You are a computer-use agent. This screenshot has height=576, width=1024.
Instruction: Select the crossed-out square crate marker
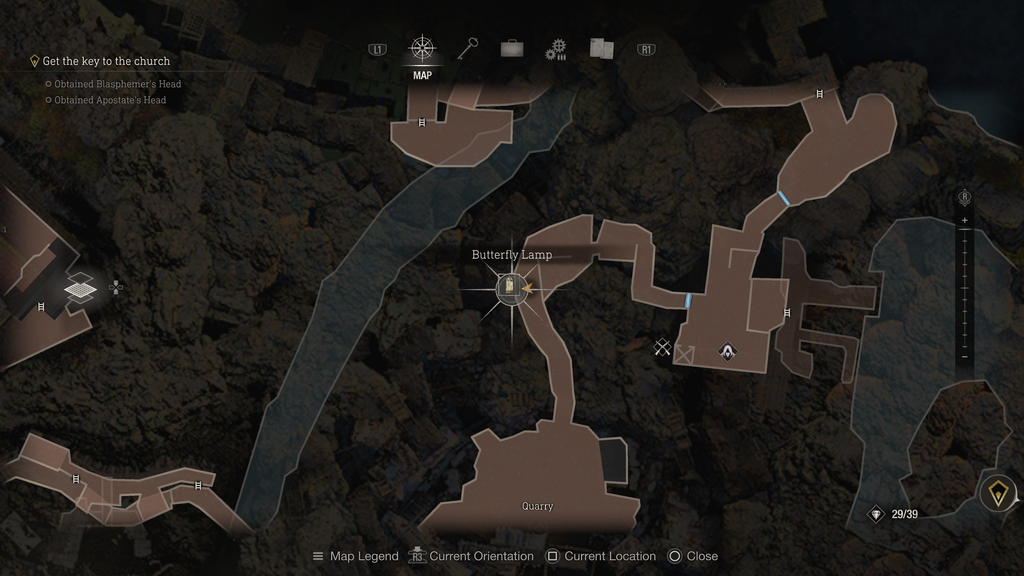(685, 353)
